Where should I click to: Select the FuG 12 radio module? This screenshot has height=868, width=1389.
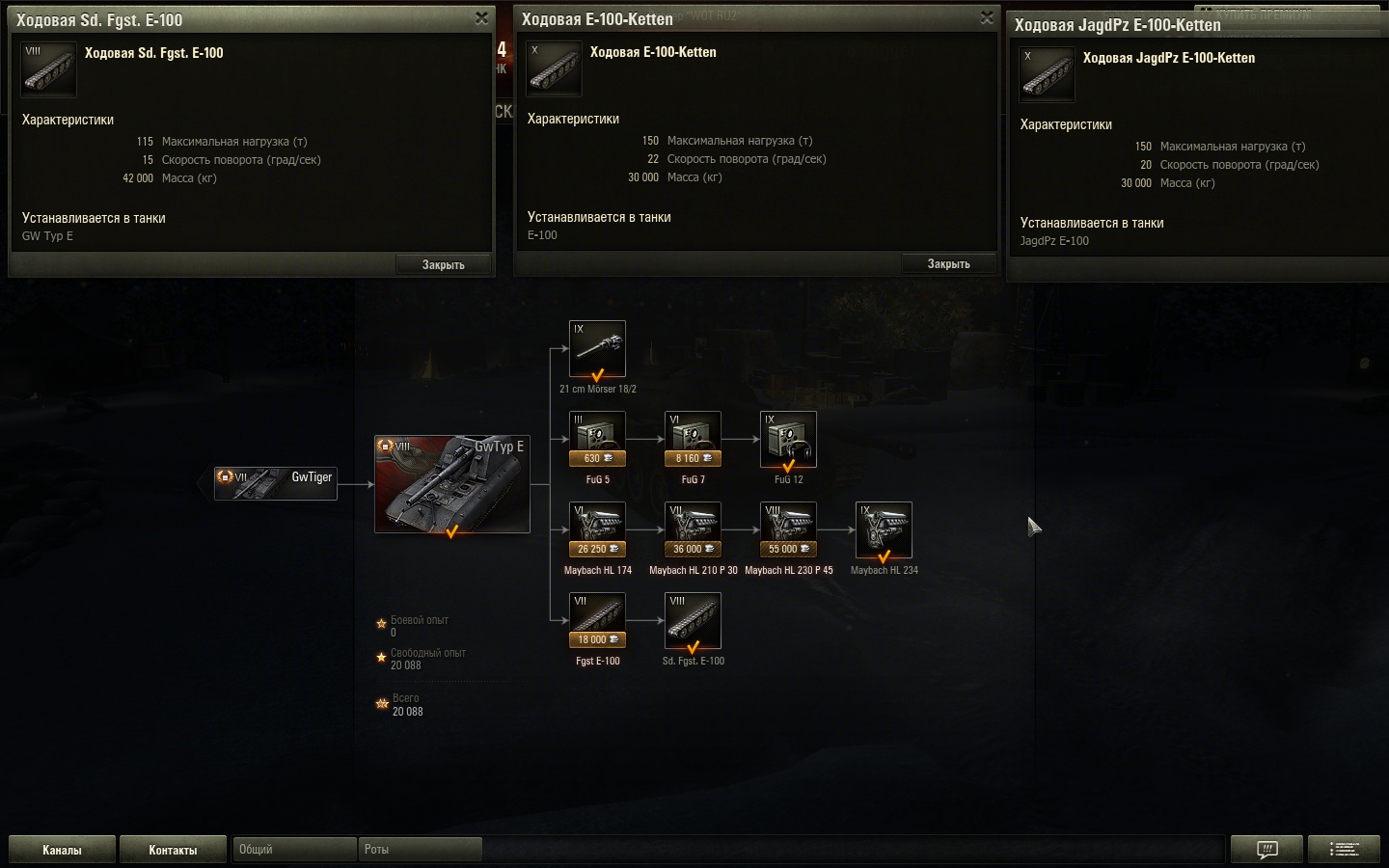(788, 440)
